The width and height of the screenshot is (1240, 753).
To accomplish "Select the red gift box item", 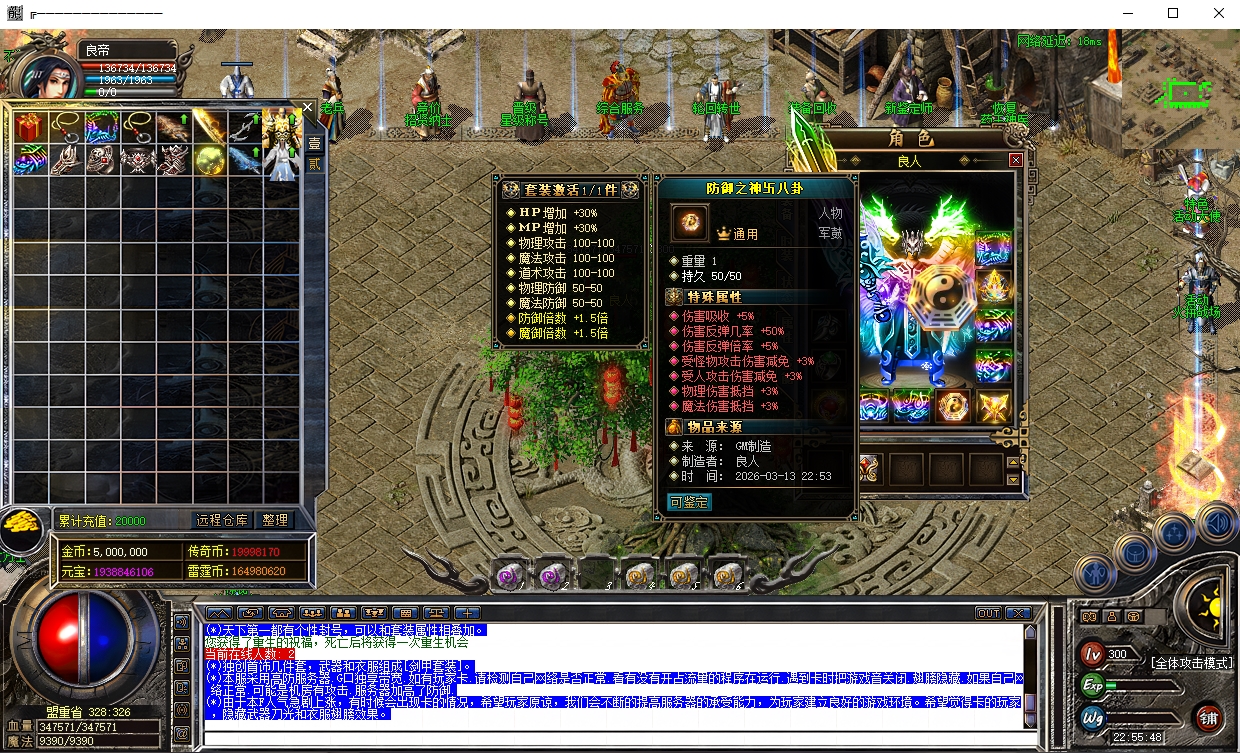I will pyautogui.click(x=29, y=127).
